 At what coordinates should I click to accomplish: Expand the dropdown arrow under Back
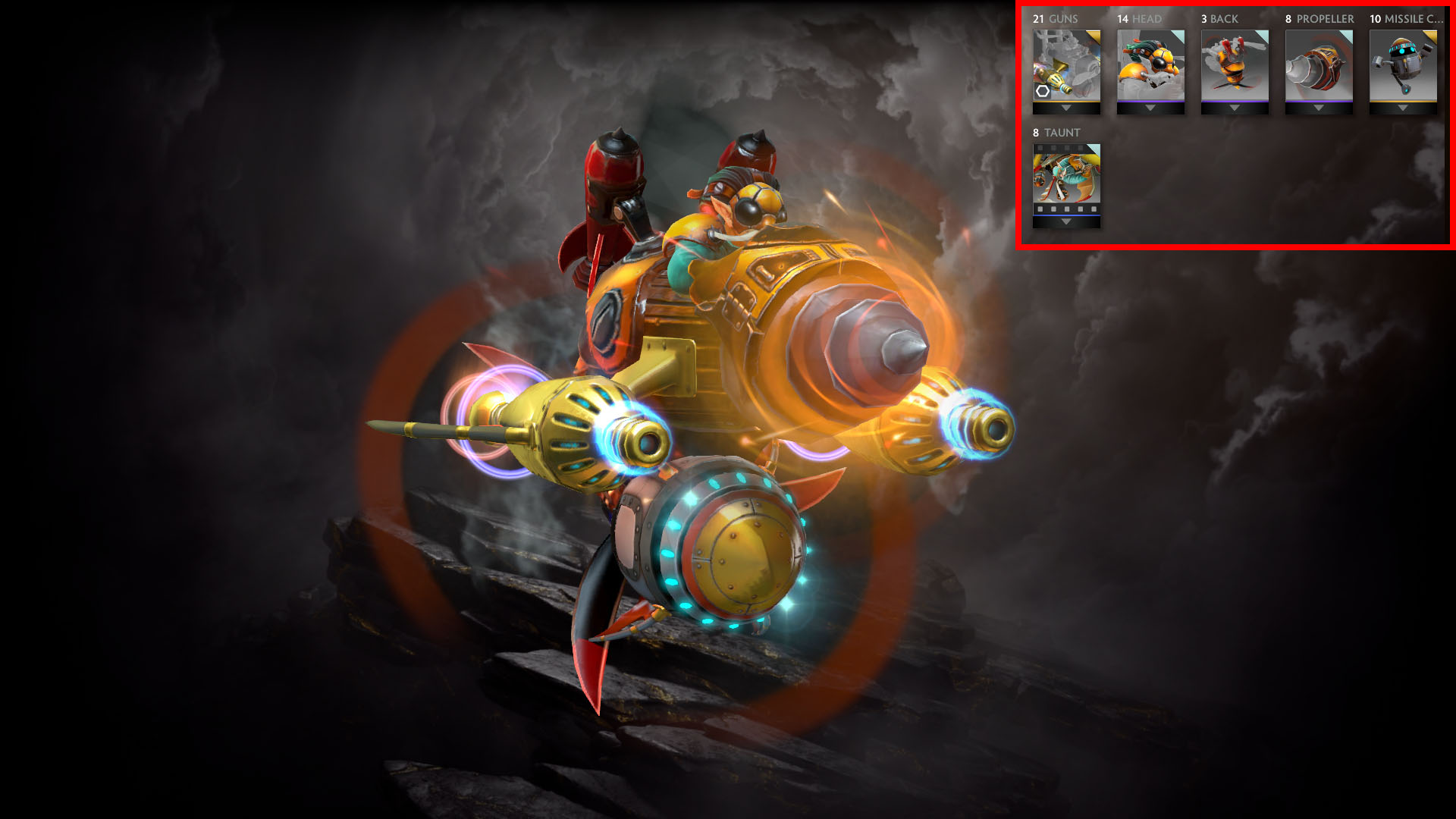pos(1235,108)
